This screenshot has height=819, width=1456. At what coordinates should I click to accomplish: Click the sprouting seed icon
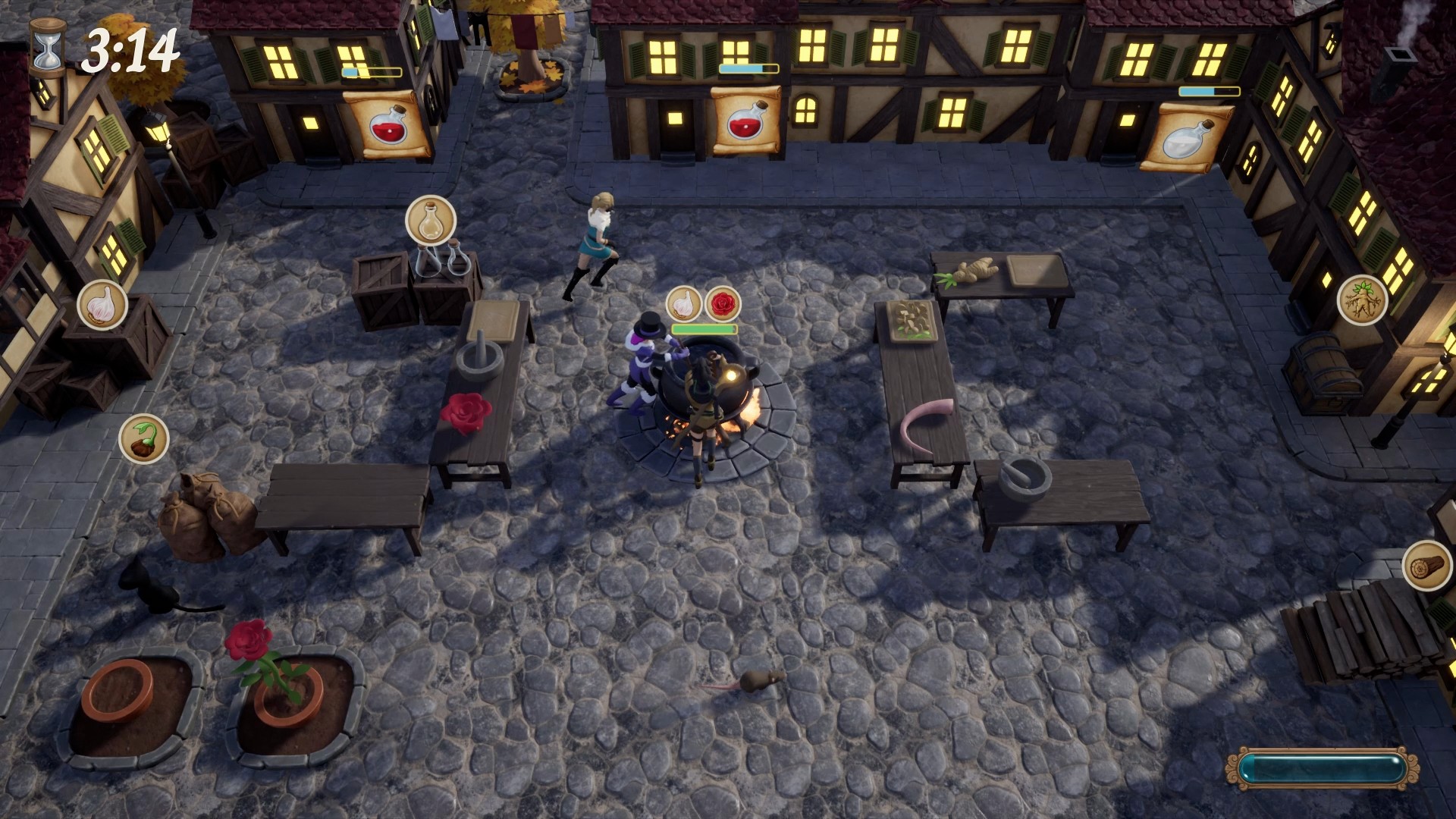click(x=143, y=439)
